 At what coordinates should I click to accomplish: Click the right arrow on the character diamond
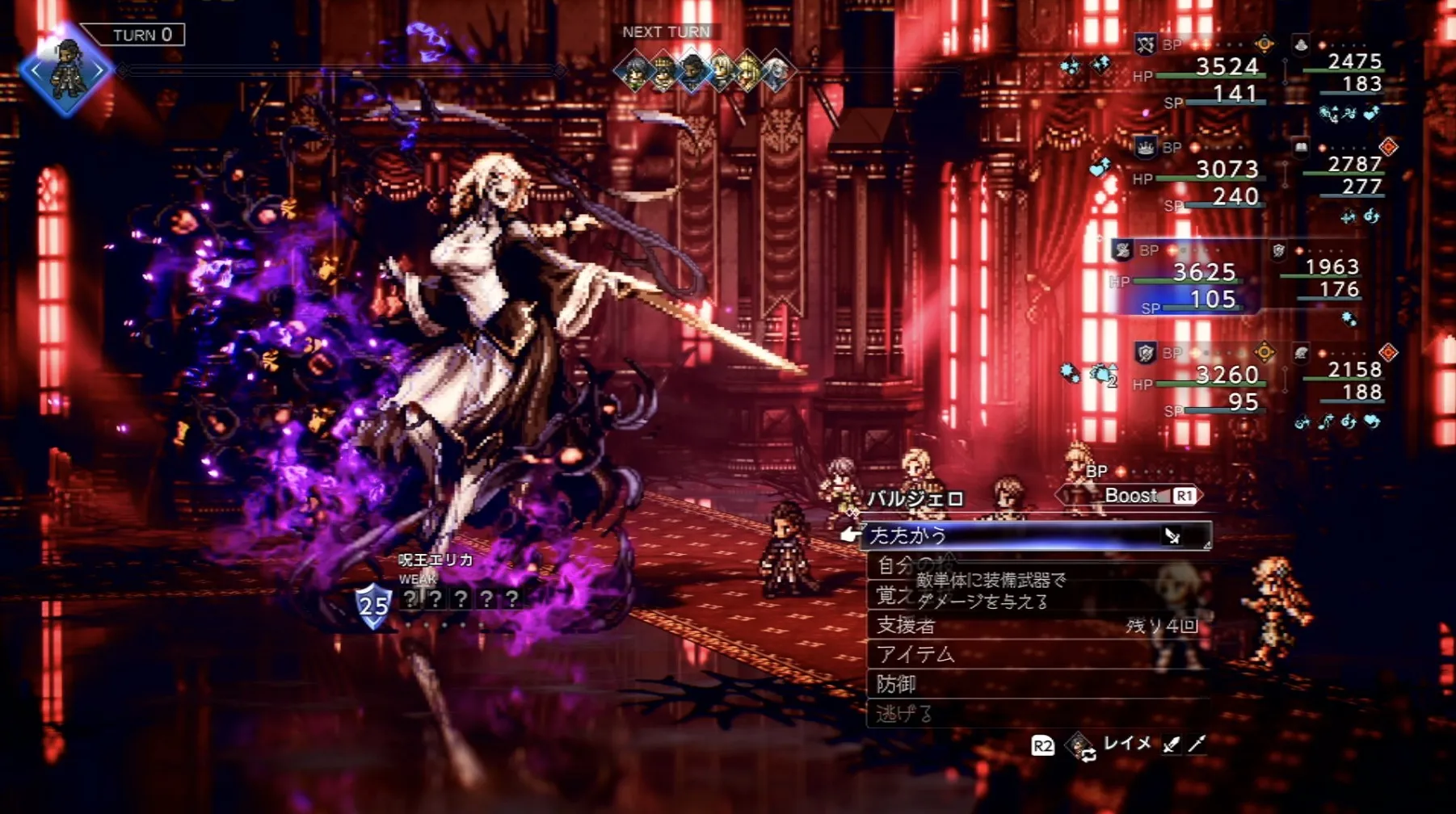point(99,71)
